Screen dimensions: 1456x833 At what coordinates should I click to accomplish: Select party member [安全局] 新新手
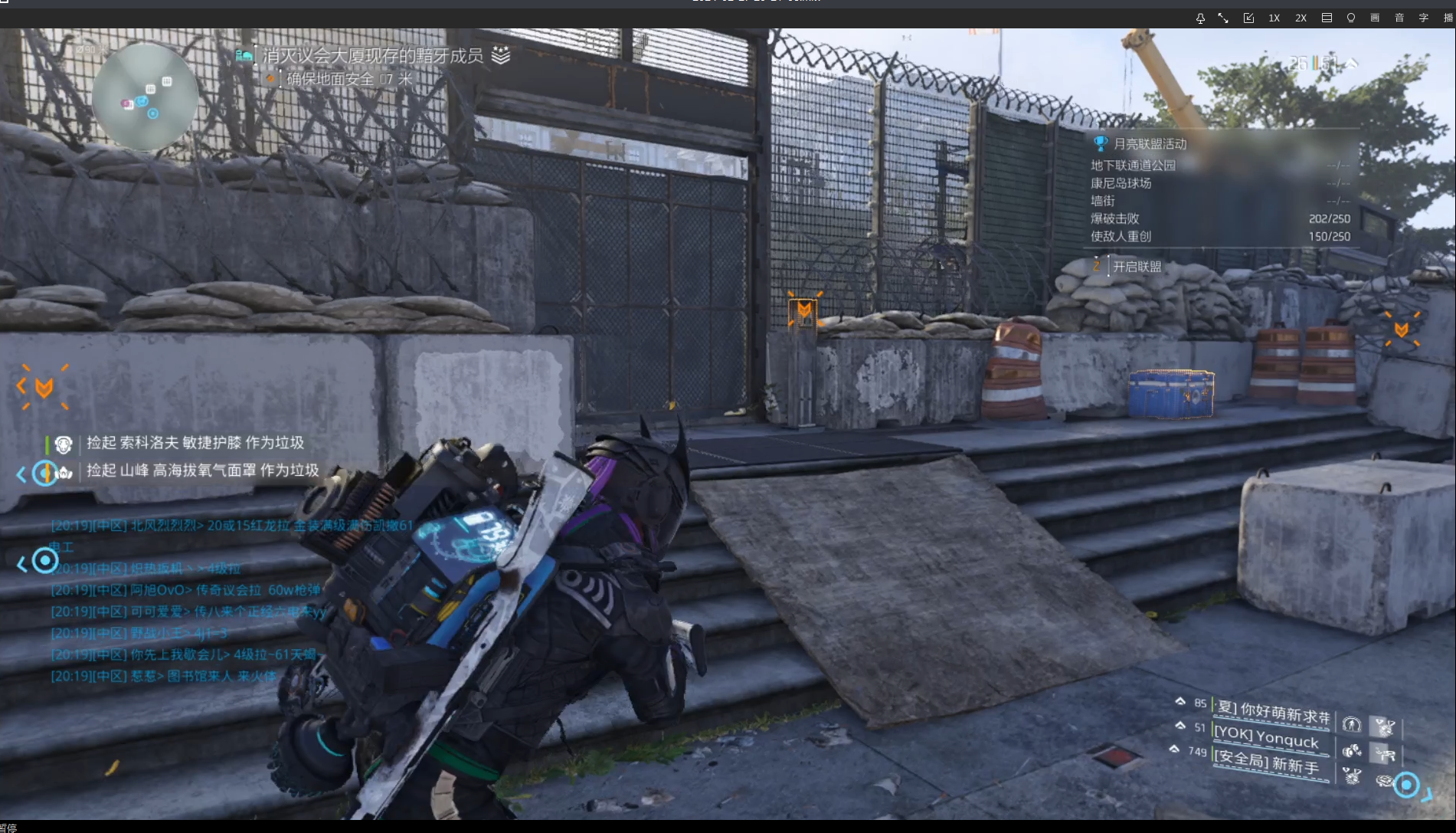coord(1267,762)
